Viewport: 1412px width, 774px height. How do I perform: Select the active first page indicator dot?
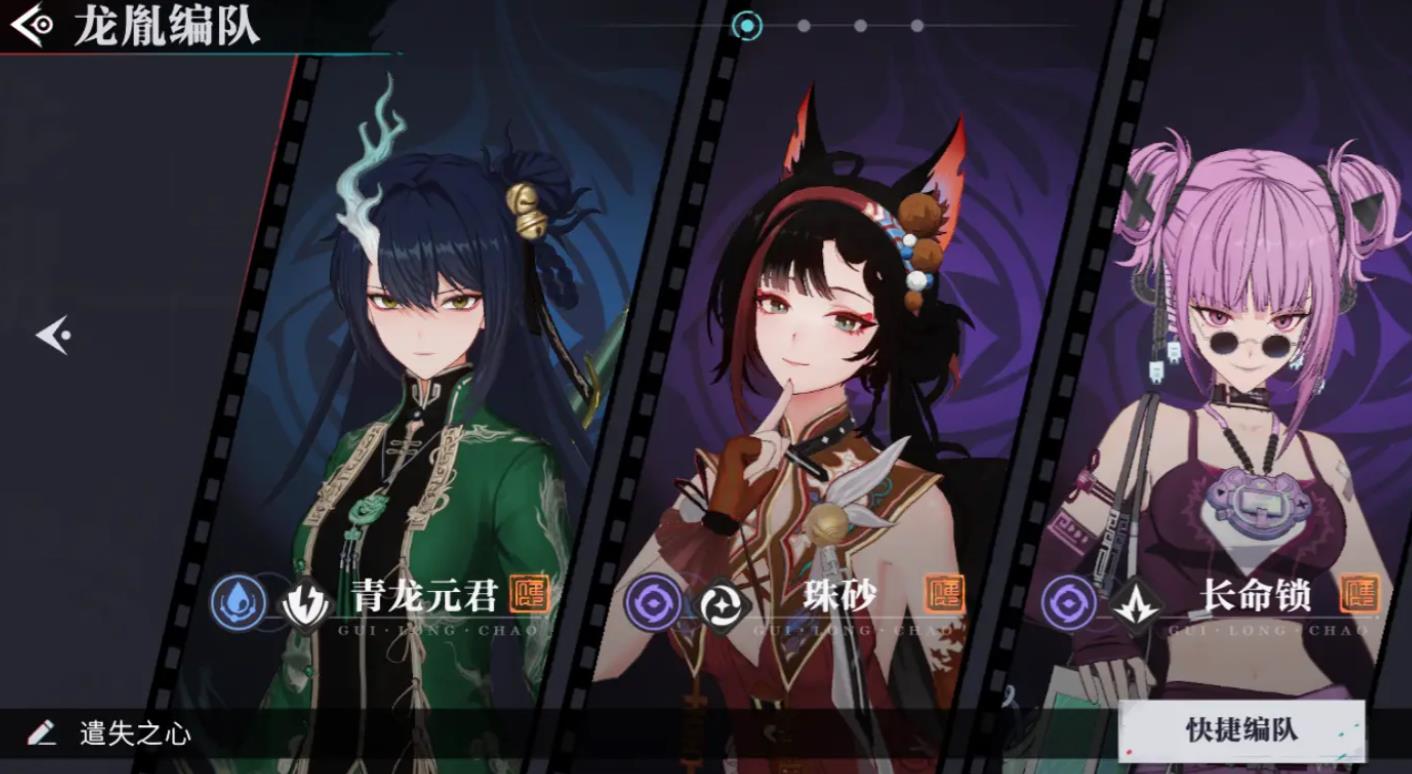746,26
